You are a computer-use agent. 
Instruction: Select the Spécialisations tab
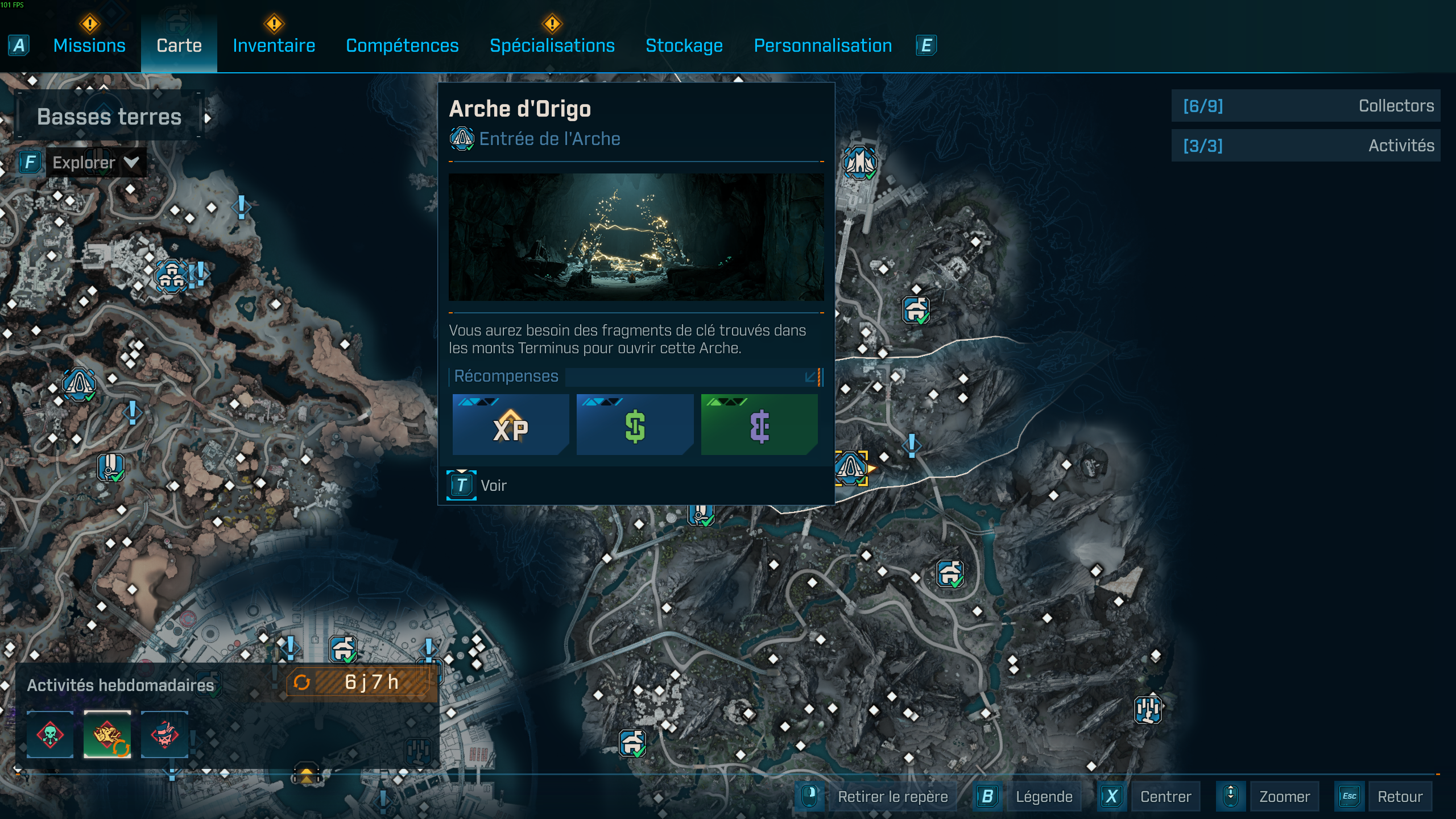point(552,45)
